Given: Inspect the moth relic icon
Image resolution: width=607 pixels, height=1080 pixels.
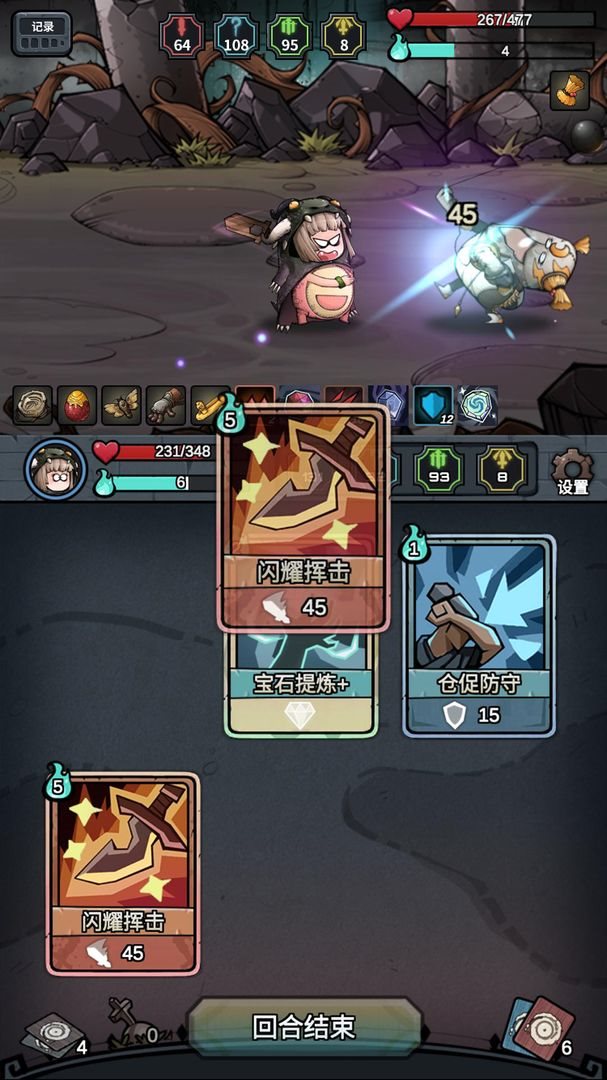Looking at the screenshot, I should coord(121,404).
